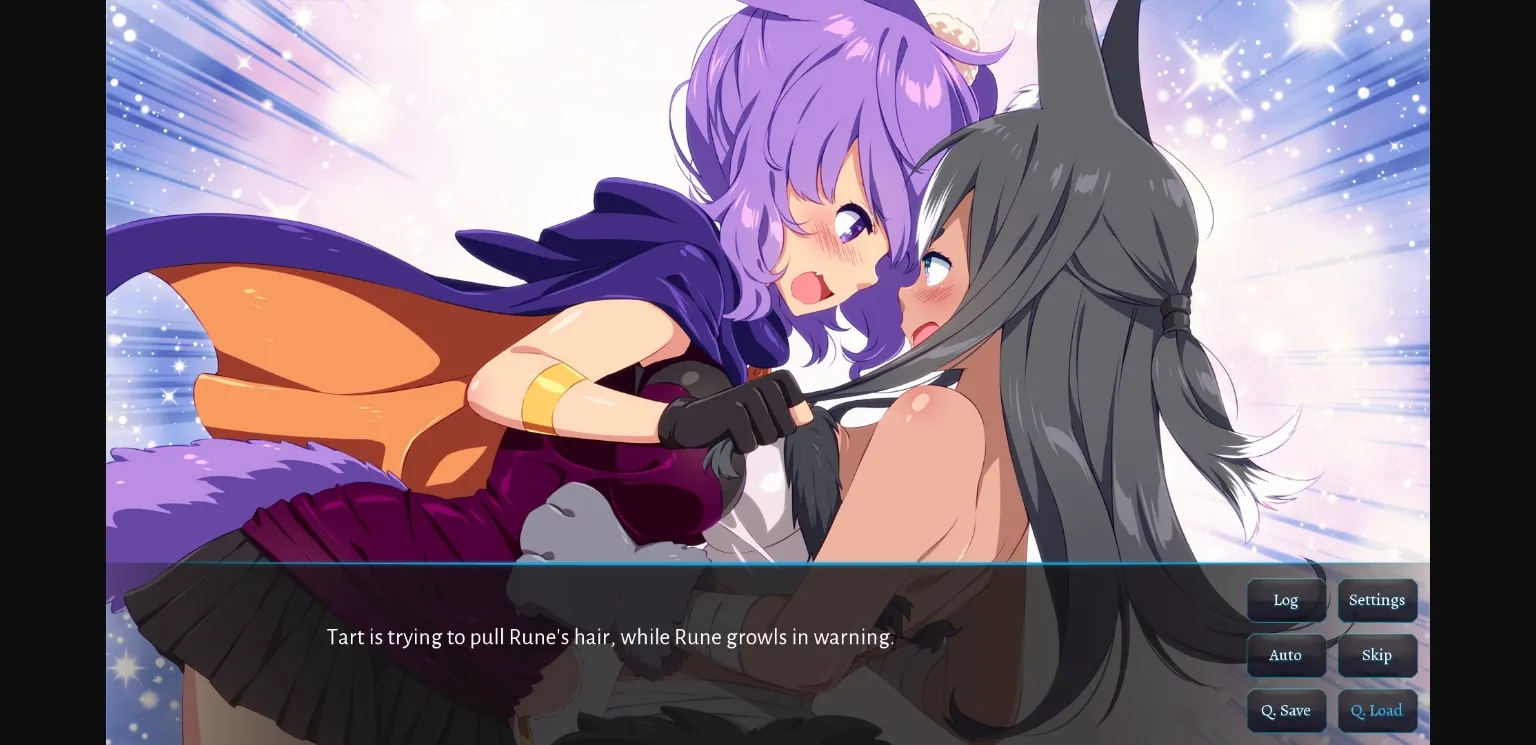Quick load the last save with Q. Load
This screenshot has height=745, width=1536.
point(1377,710)
